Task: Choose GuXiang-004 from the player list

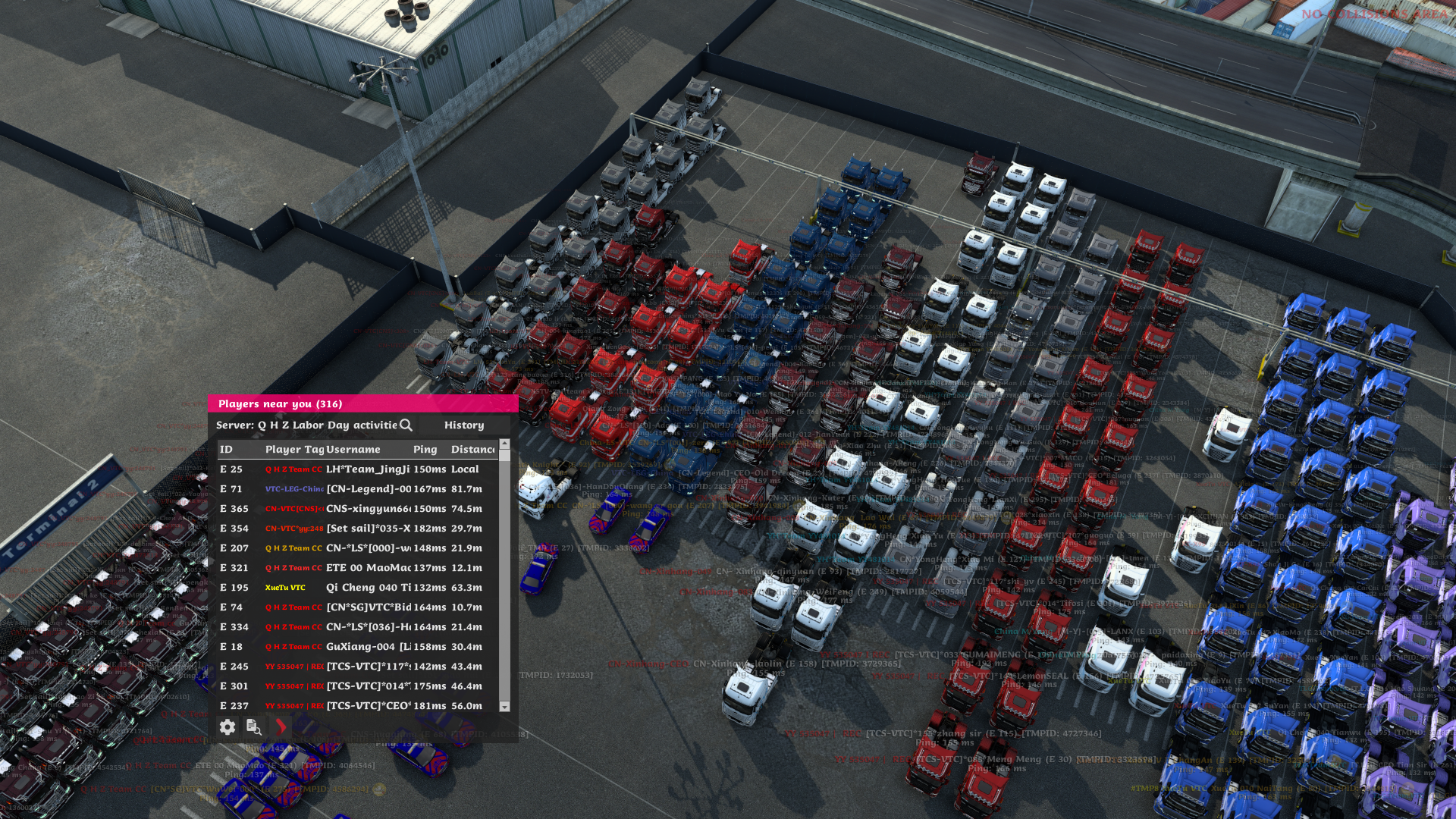Action: point(356,647)
